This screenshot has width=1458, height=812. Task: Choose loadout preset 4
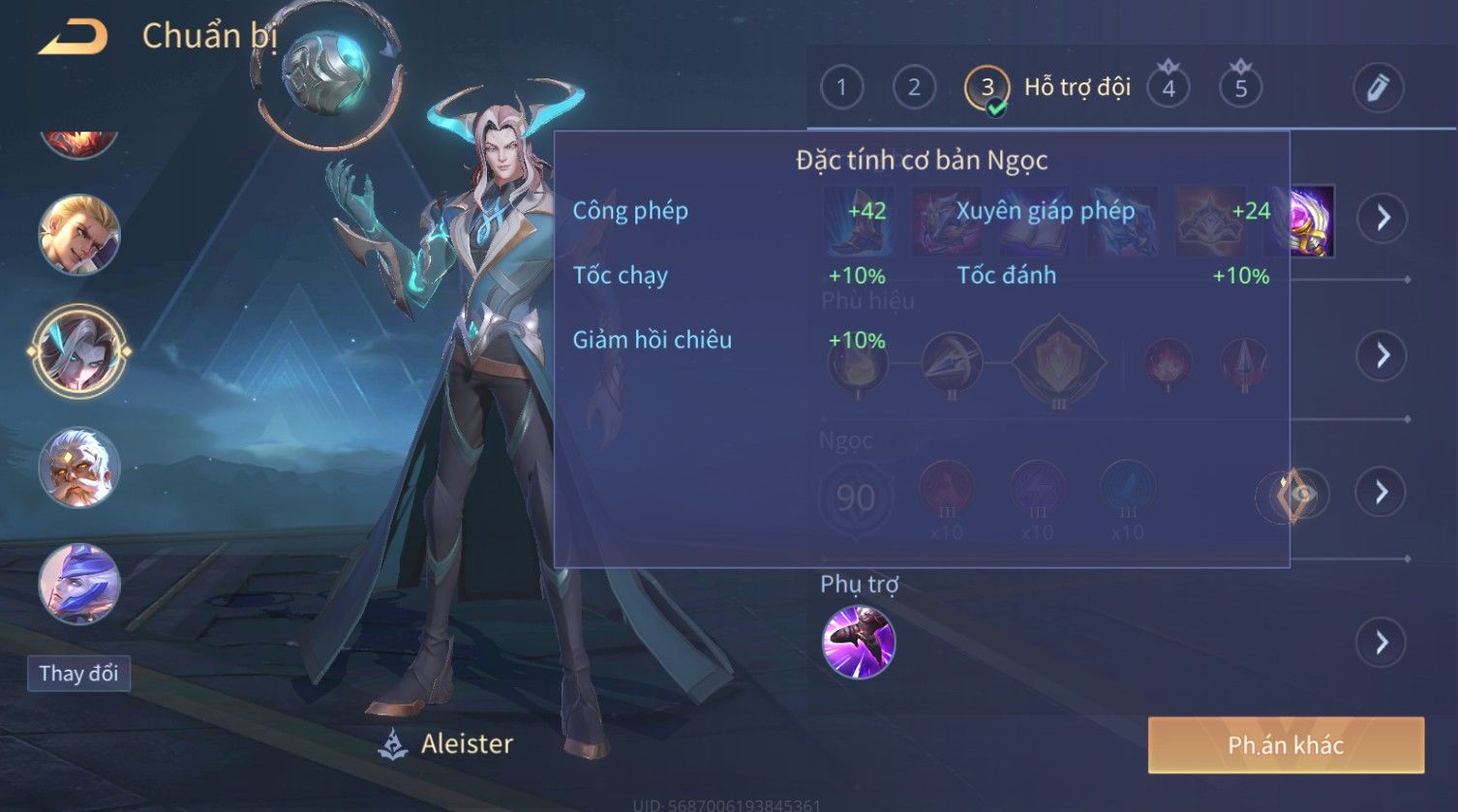tap(1169, 88)
